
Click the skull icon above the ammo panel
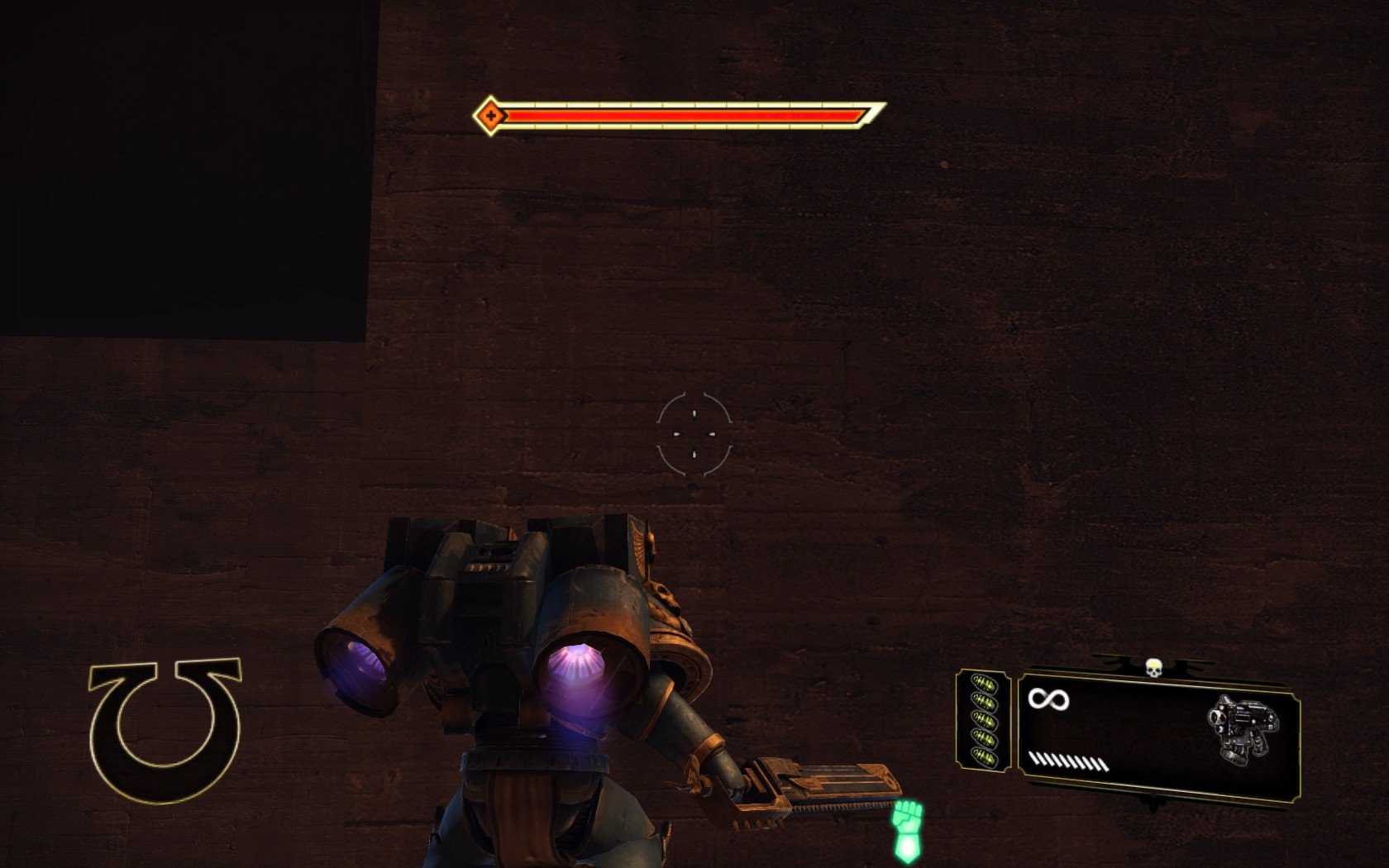(1154, 667)
